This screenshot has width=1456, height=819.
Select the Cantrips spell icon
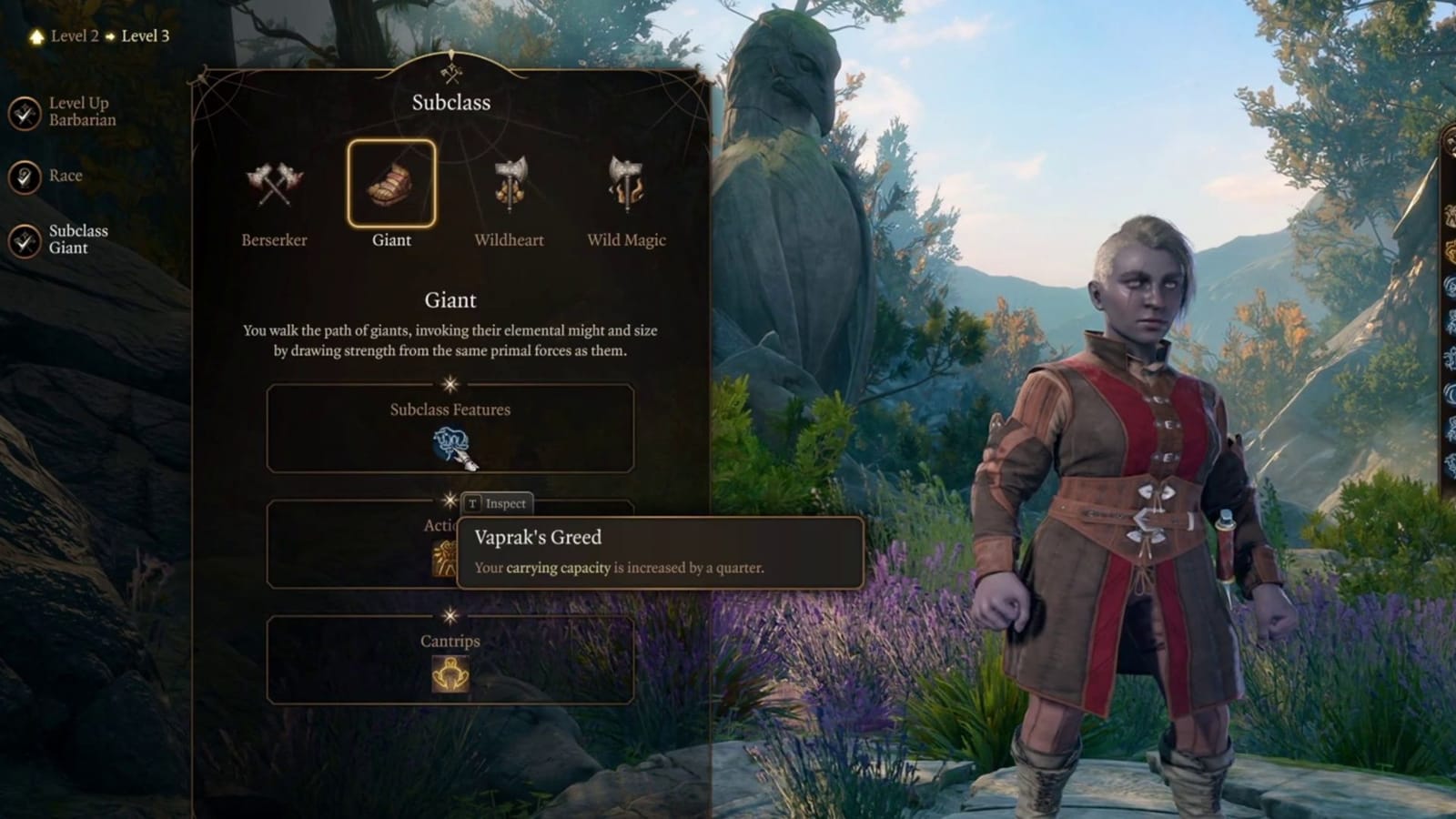click(x=450, y=673)
